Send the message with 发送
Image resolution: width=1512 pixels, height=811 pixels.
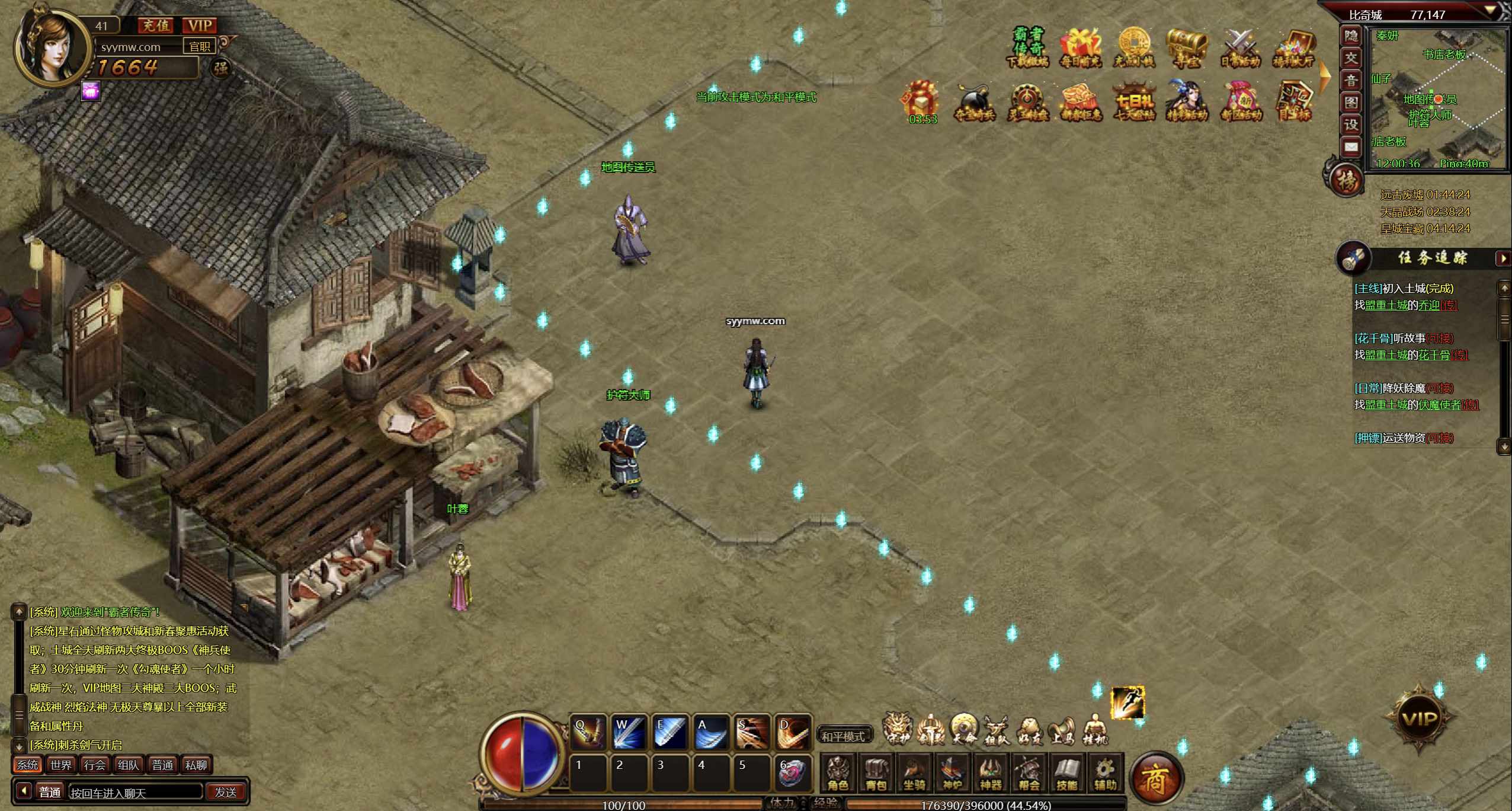click(x=226, y=792)
